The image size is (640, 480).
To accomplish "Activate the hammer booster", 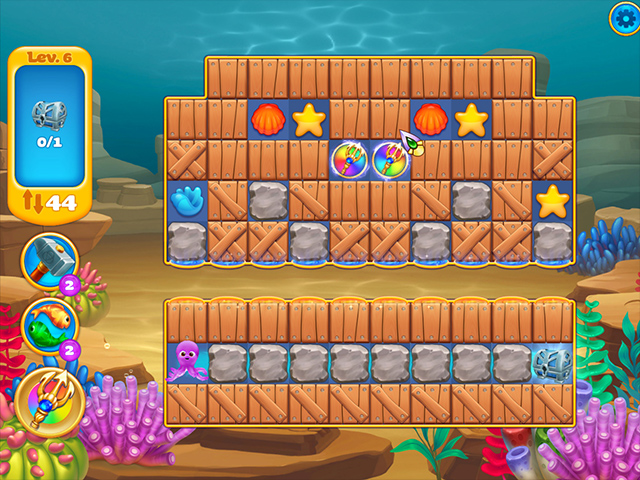I will pyautogui.click(x=46, y=260).
